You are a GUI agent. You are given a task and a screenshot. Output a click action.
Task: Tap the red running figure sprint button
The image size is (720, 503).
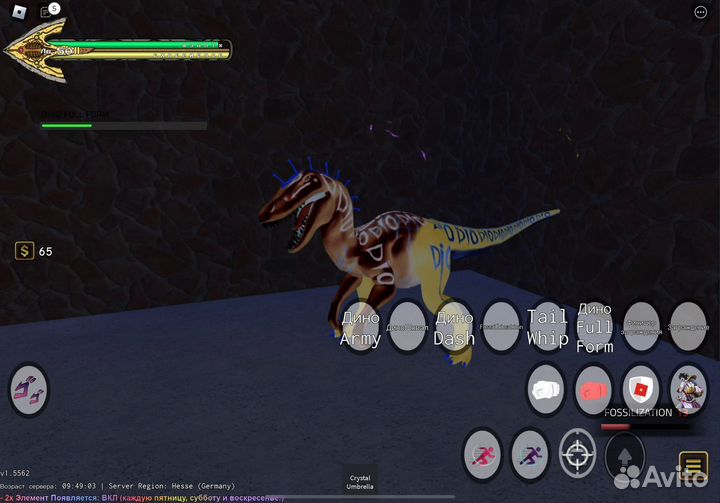pyautogui.click(x=483, y=455)
